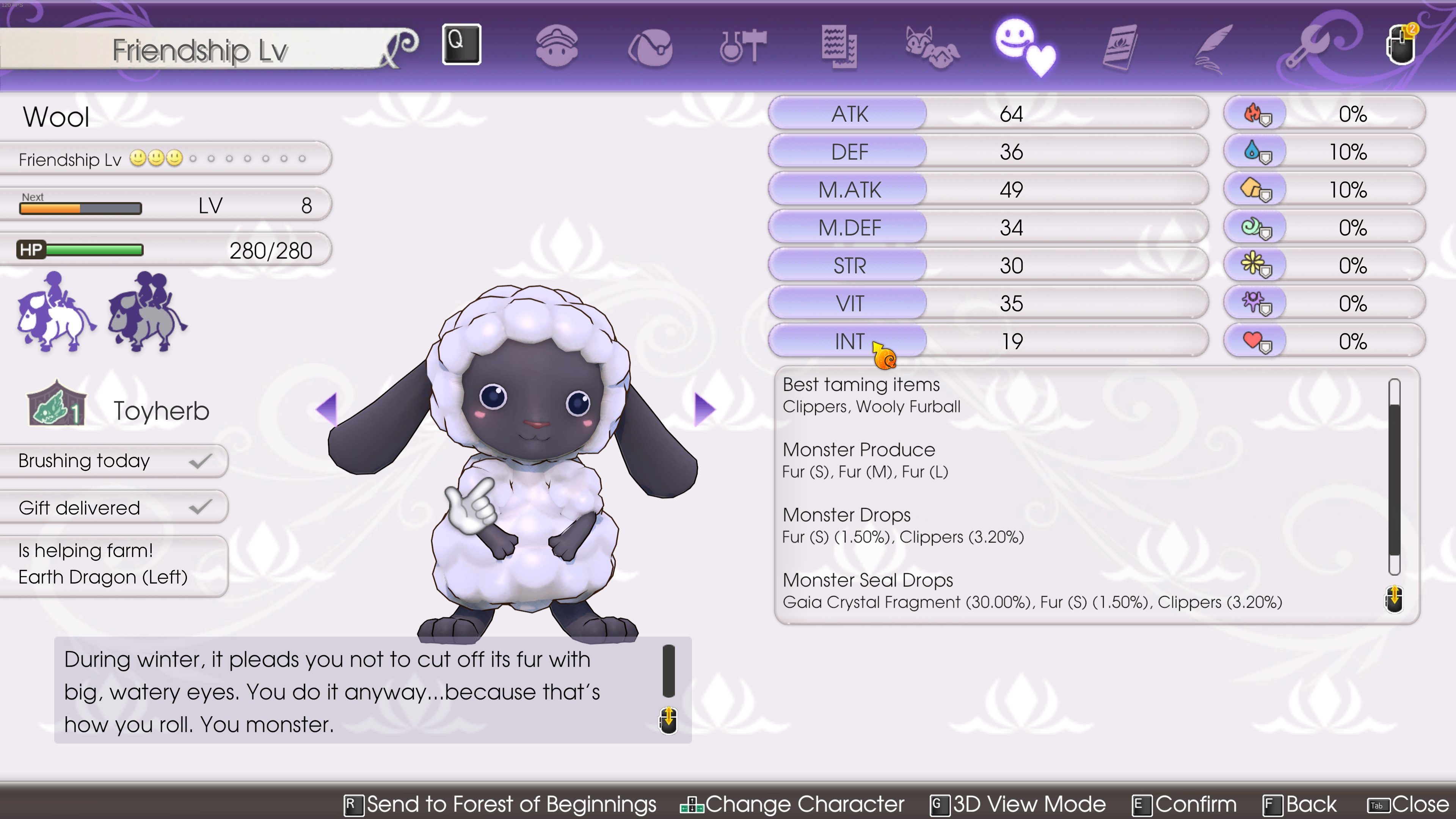This screenshot has width=1456, height=819.
Task: Show the next monster with right arrow
Action: point(704,409)
